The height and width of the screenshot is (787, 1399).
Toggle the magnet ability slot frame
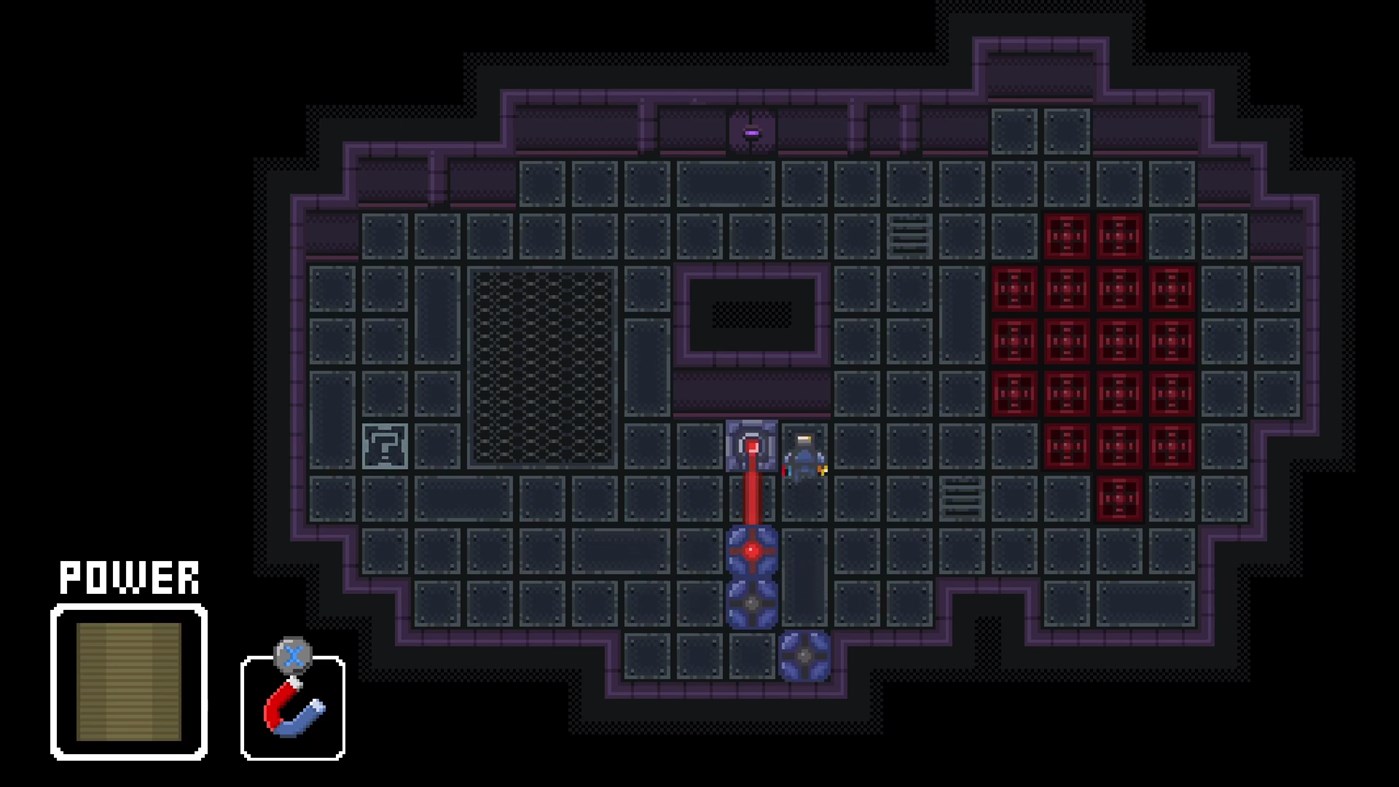pos(291,710)
